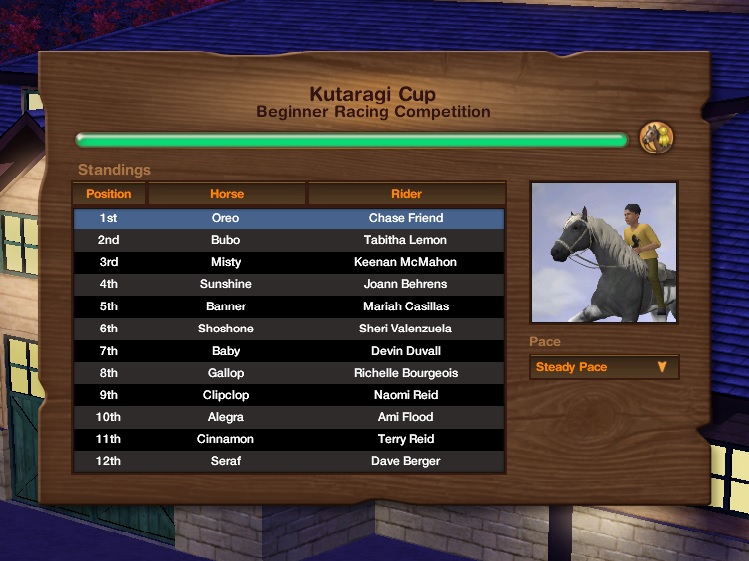Click the round horse icon by progress bar

click(656, 137)
